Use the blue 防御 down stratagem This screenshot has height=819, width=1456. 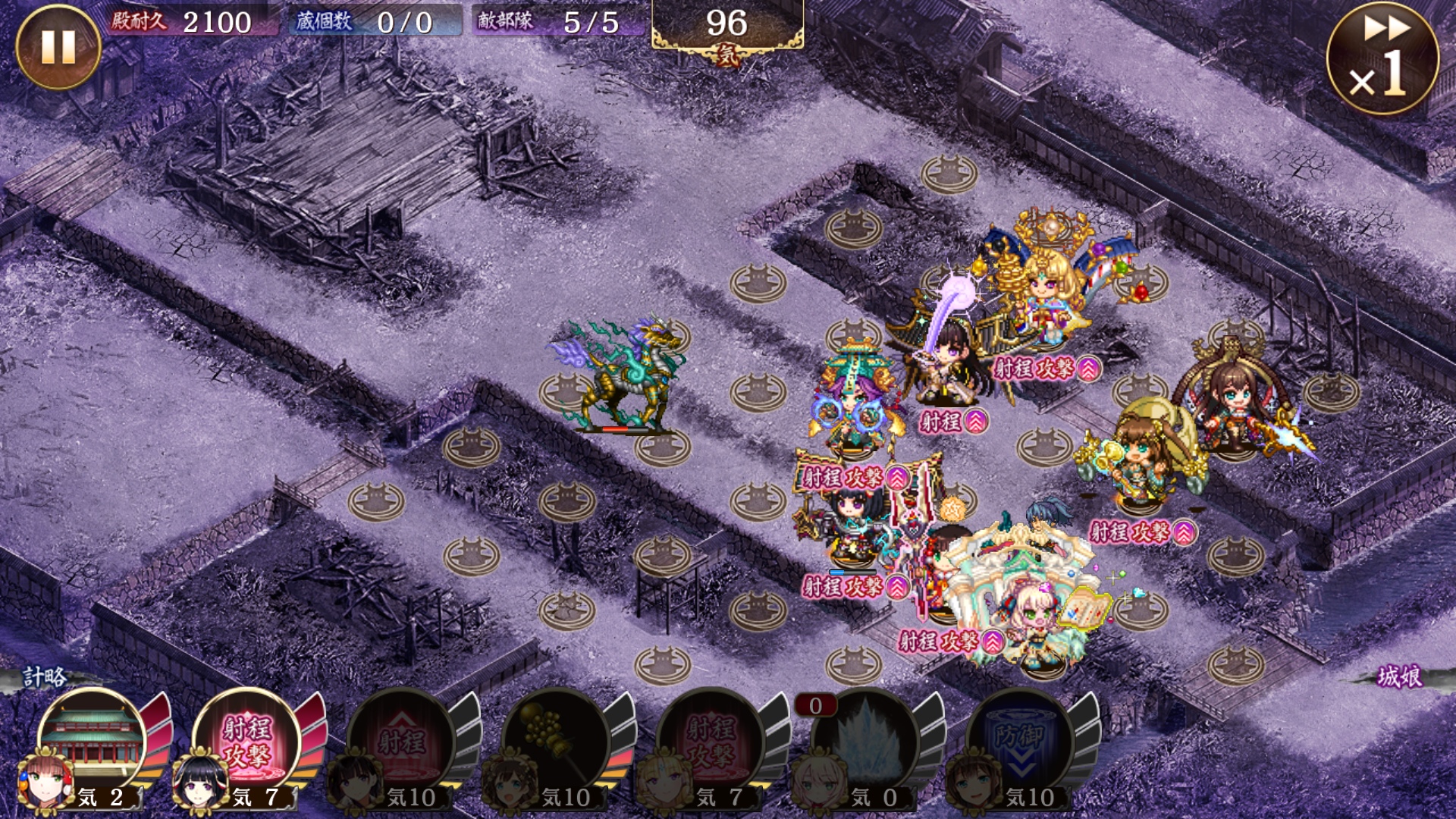(x=1021, y=741)
